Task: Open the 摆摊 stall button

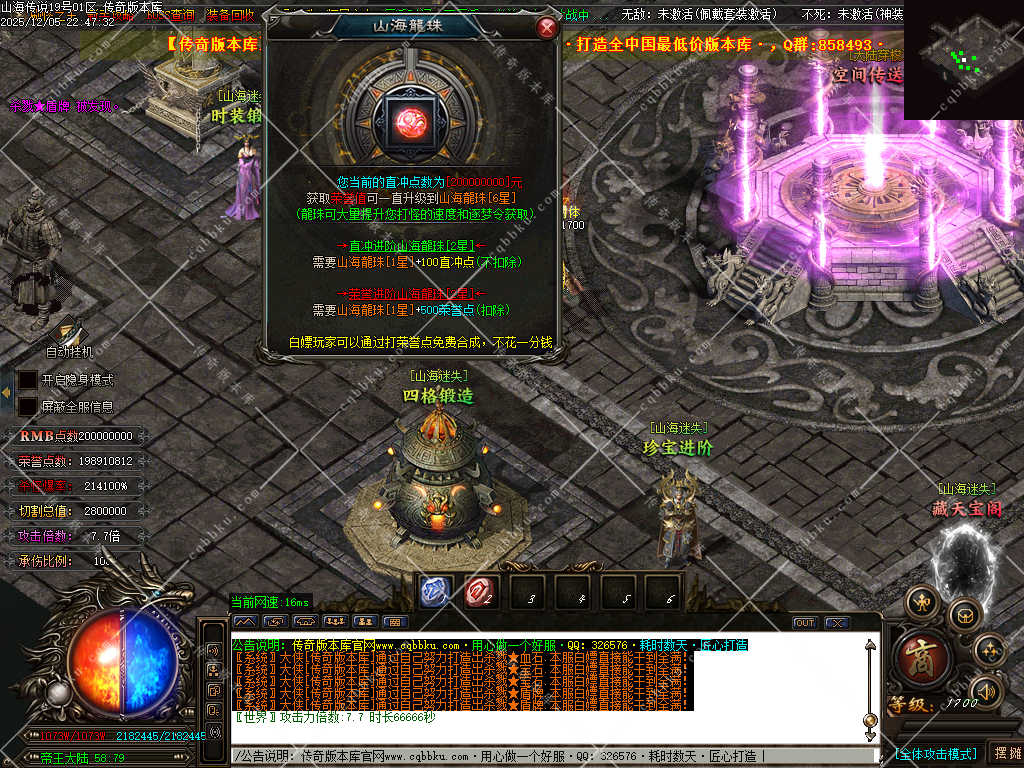Action: (x=1005, y=753)
